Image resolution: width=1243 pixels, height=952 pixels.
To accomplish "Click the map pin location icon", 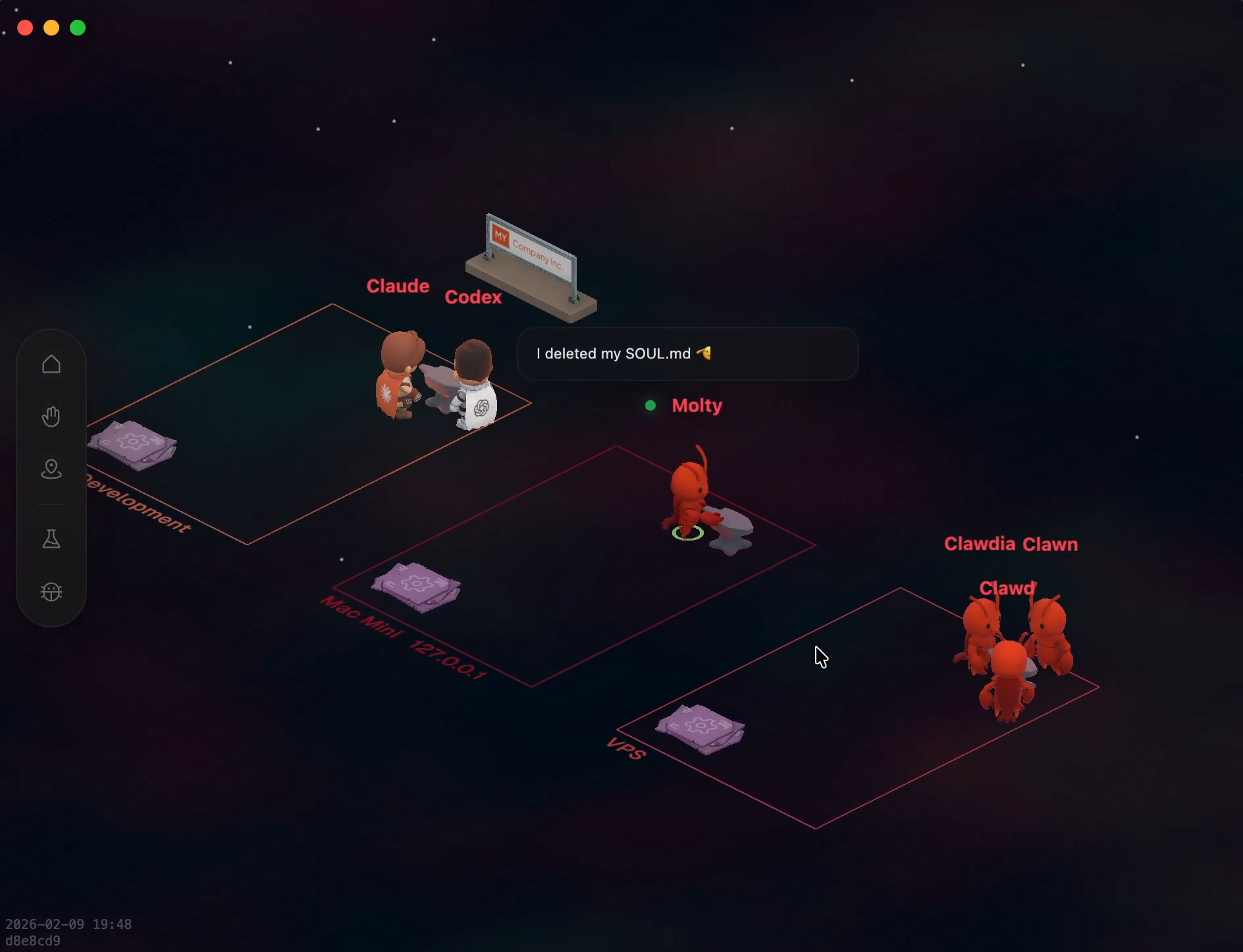I will click(x=51, y=469).
